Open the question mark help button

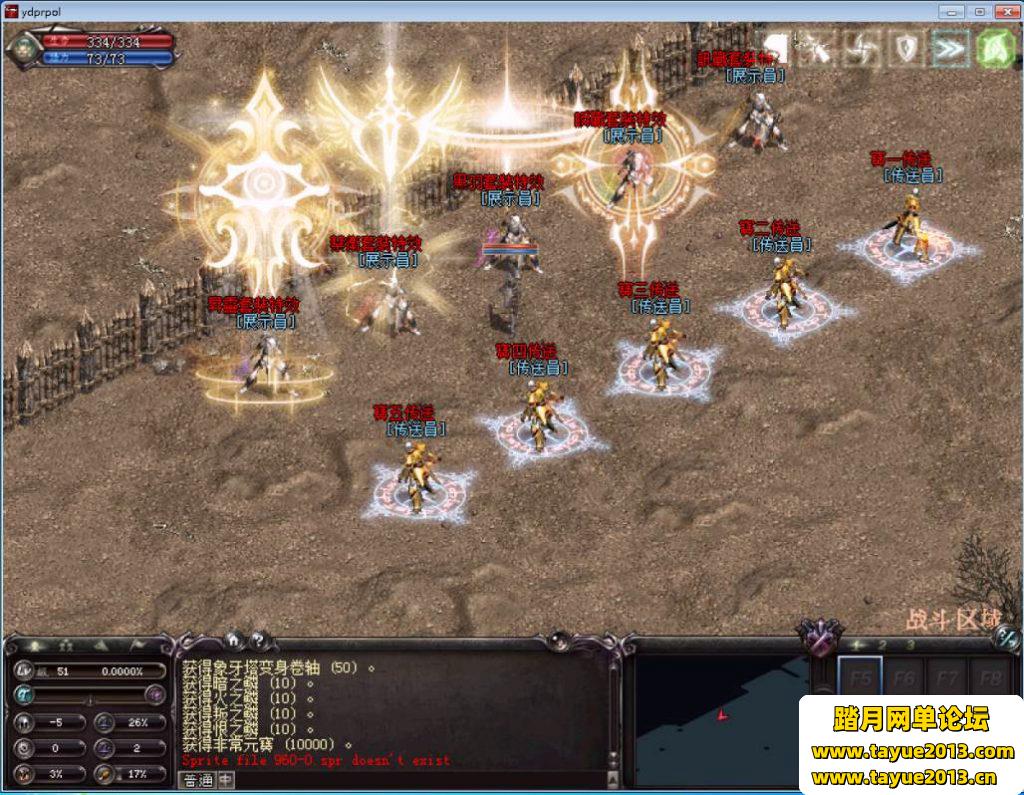point(258,640)
